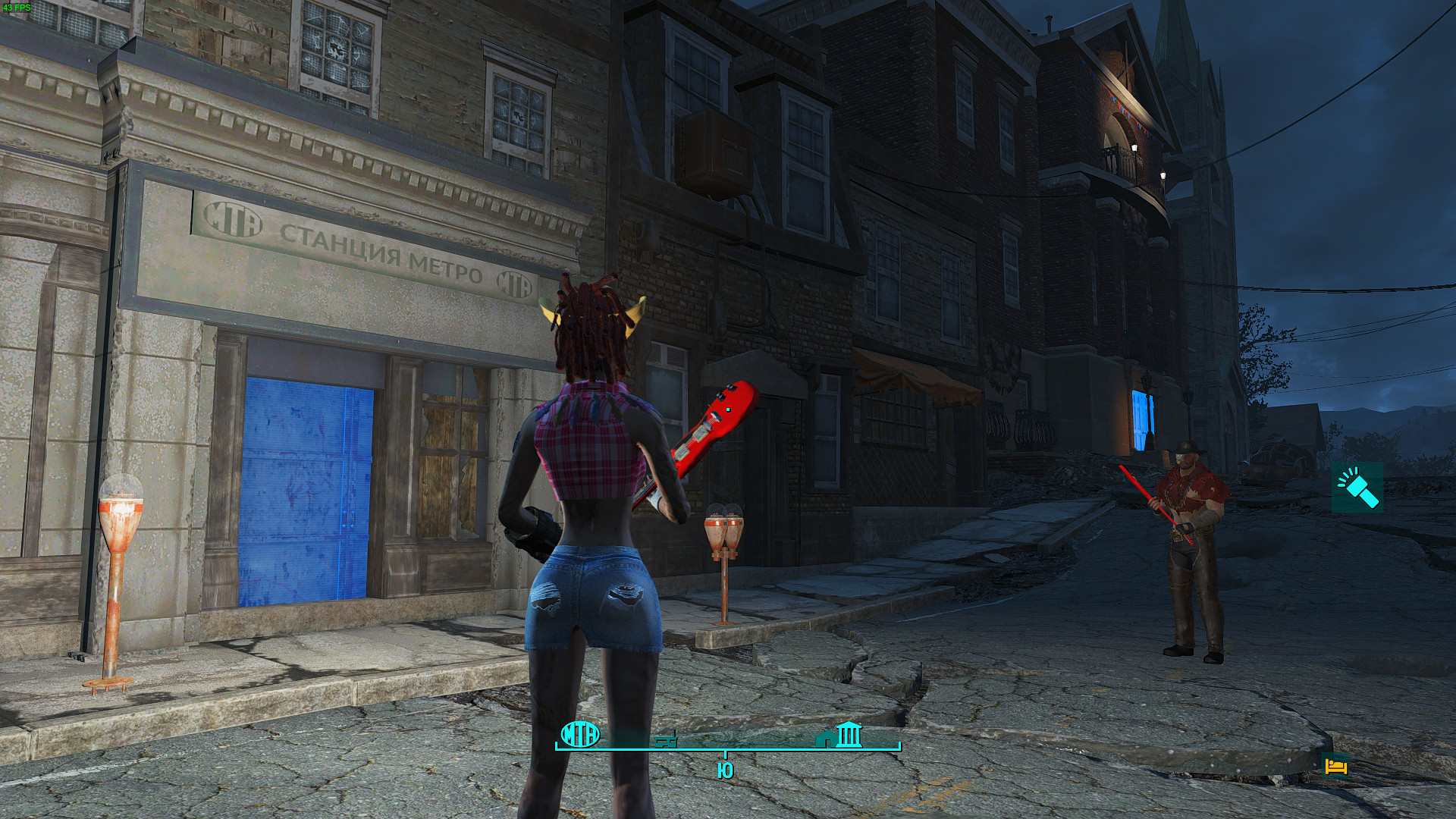Select the MTA metro marker on the compass
1456x819 pixels.
[x=580, y=734]
